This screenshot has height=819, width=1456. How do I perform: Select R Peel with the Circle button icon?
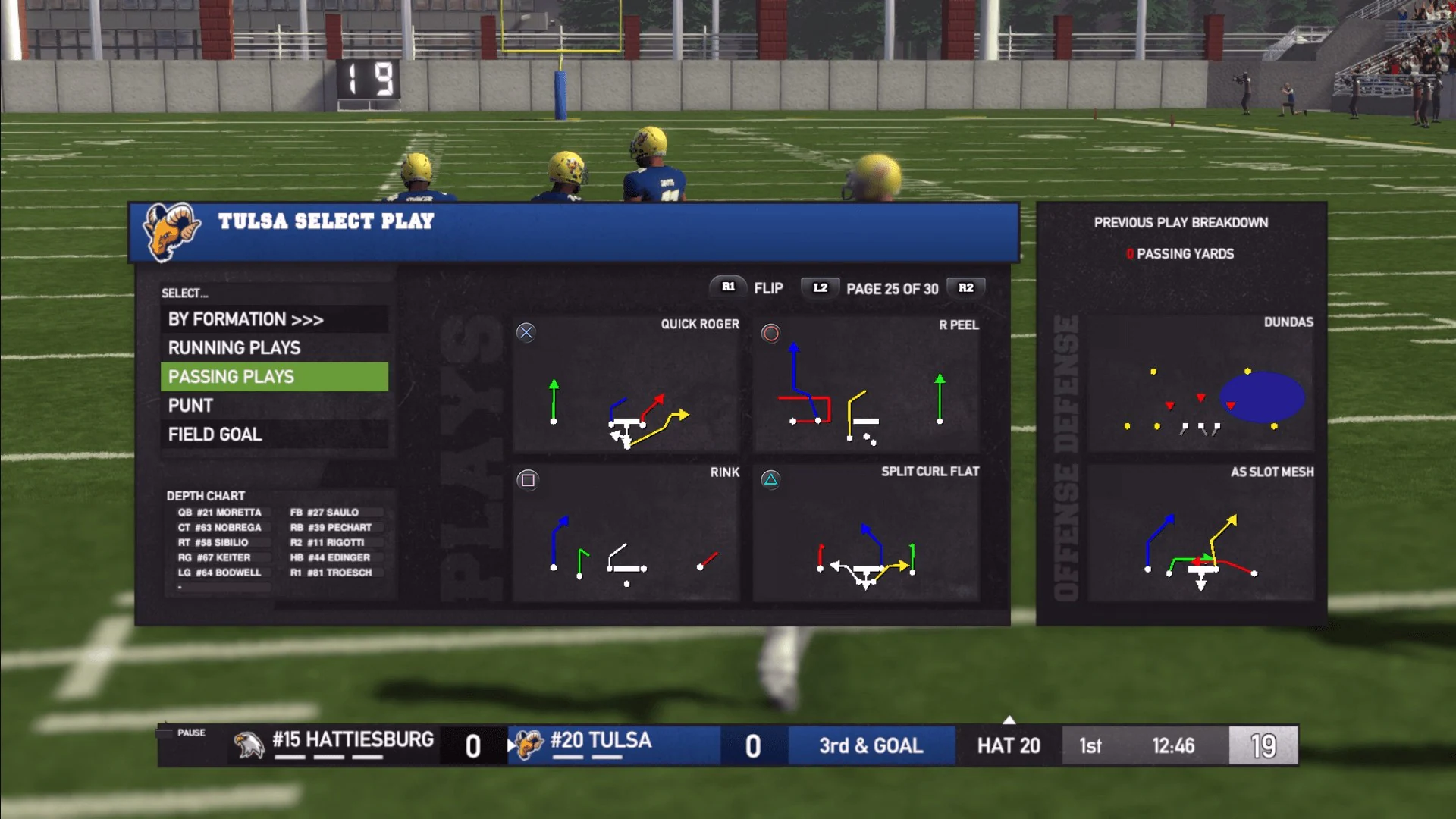coord(769,331)
